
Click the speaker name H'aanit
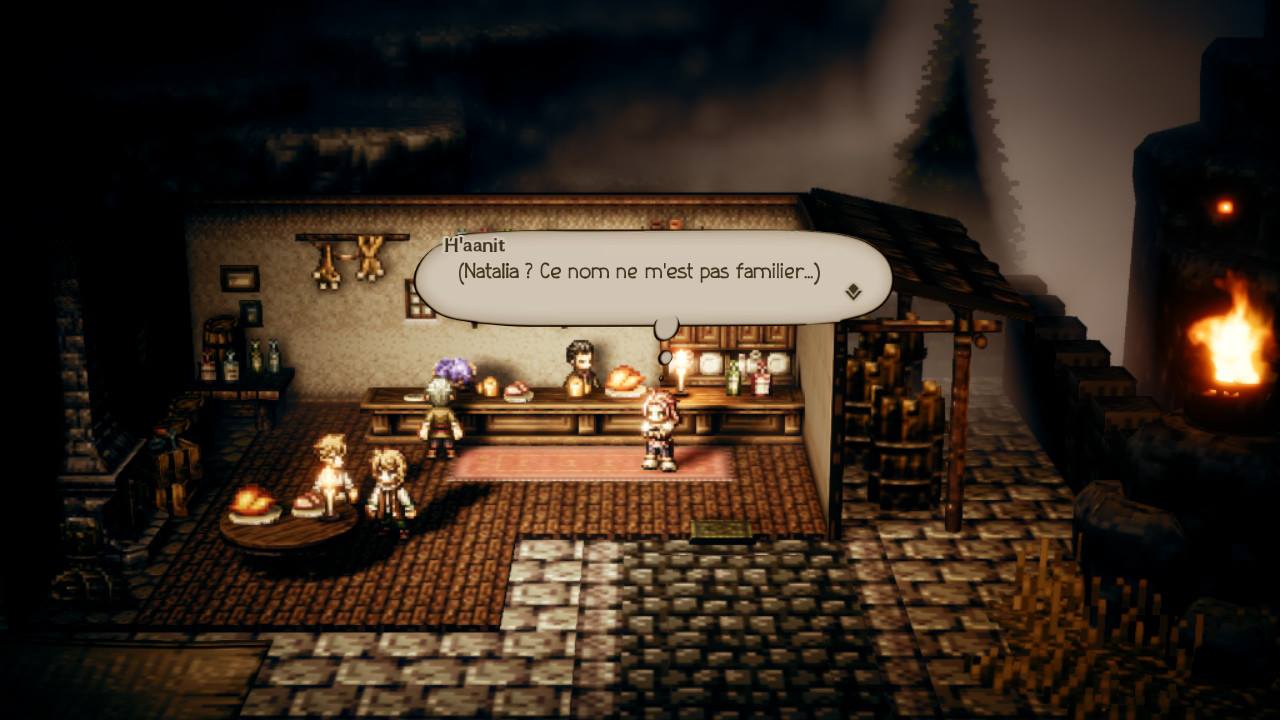[x=473, y=243]
